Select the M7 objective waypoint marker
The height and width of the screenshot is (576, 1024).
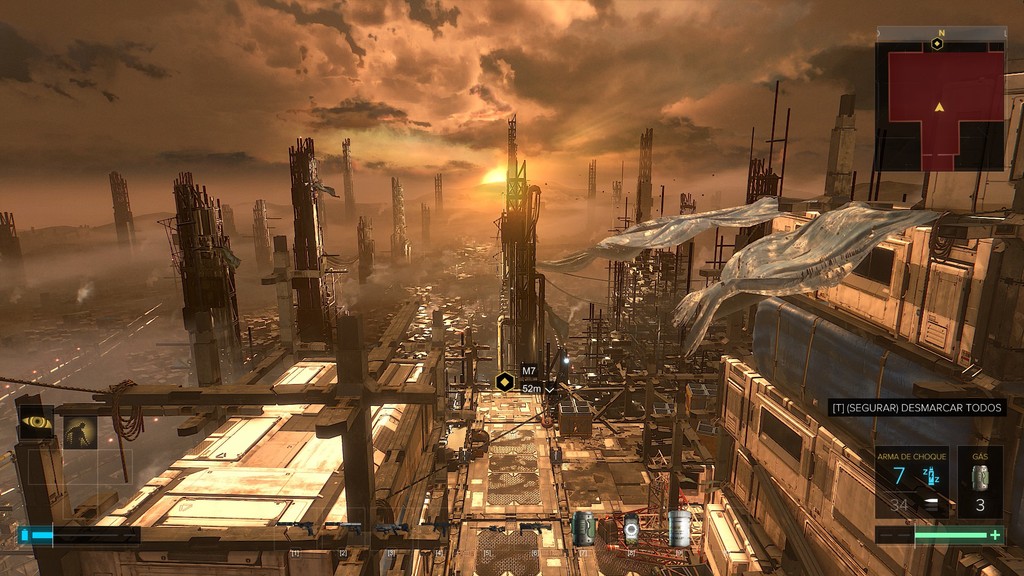(x=505, y=381)
